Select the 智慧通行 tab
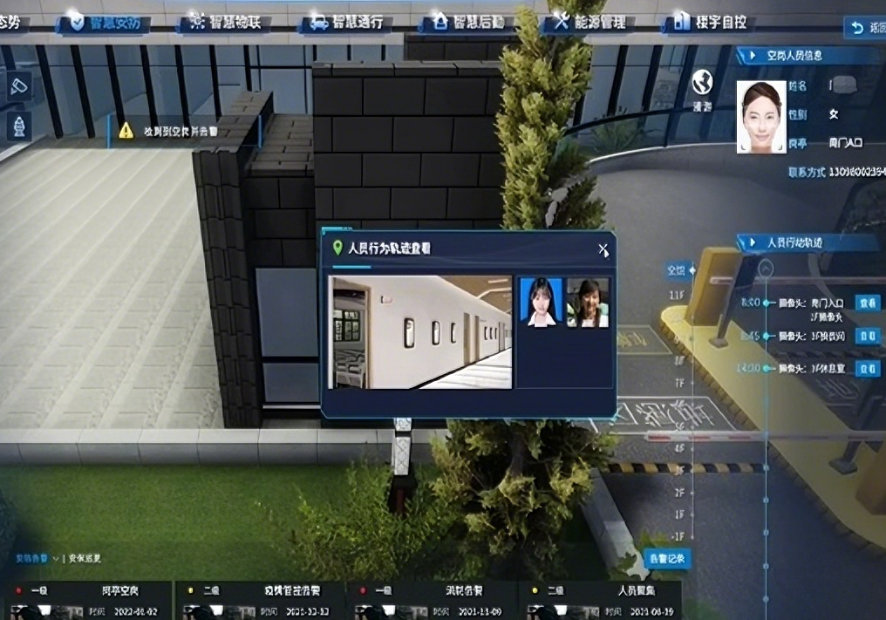Viewport: 886px width, 620px height. pos(346,21)
